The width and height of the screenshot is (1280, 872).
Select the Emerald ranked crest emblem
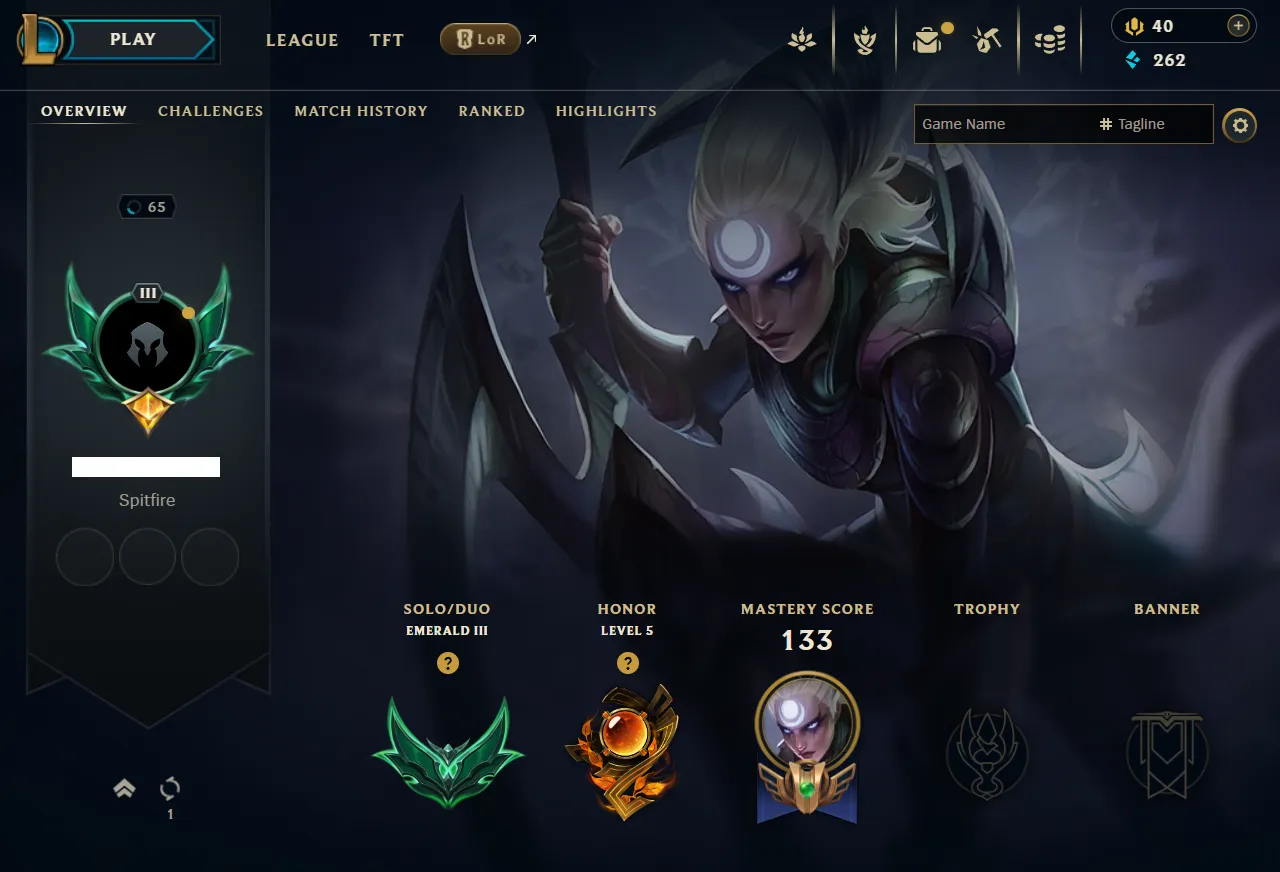[x=447, y=750]
